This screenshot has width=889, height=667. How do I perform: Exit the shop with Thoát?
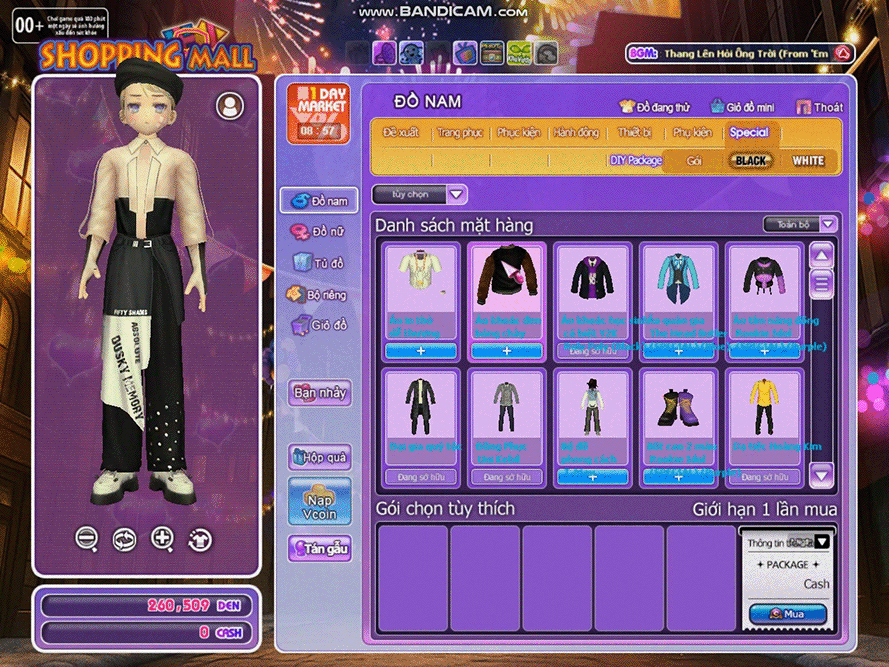pos(819,107)
